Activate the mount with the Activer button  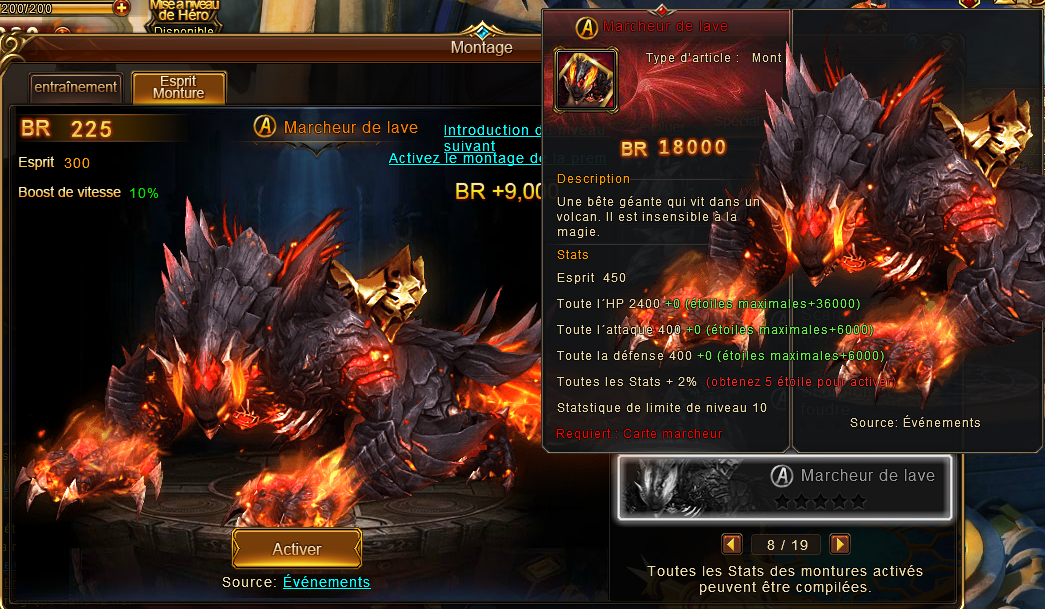coord(297,549)
